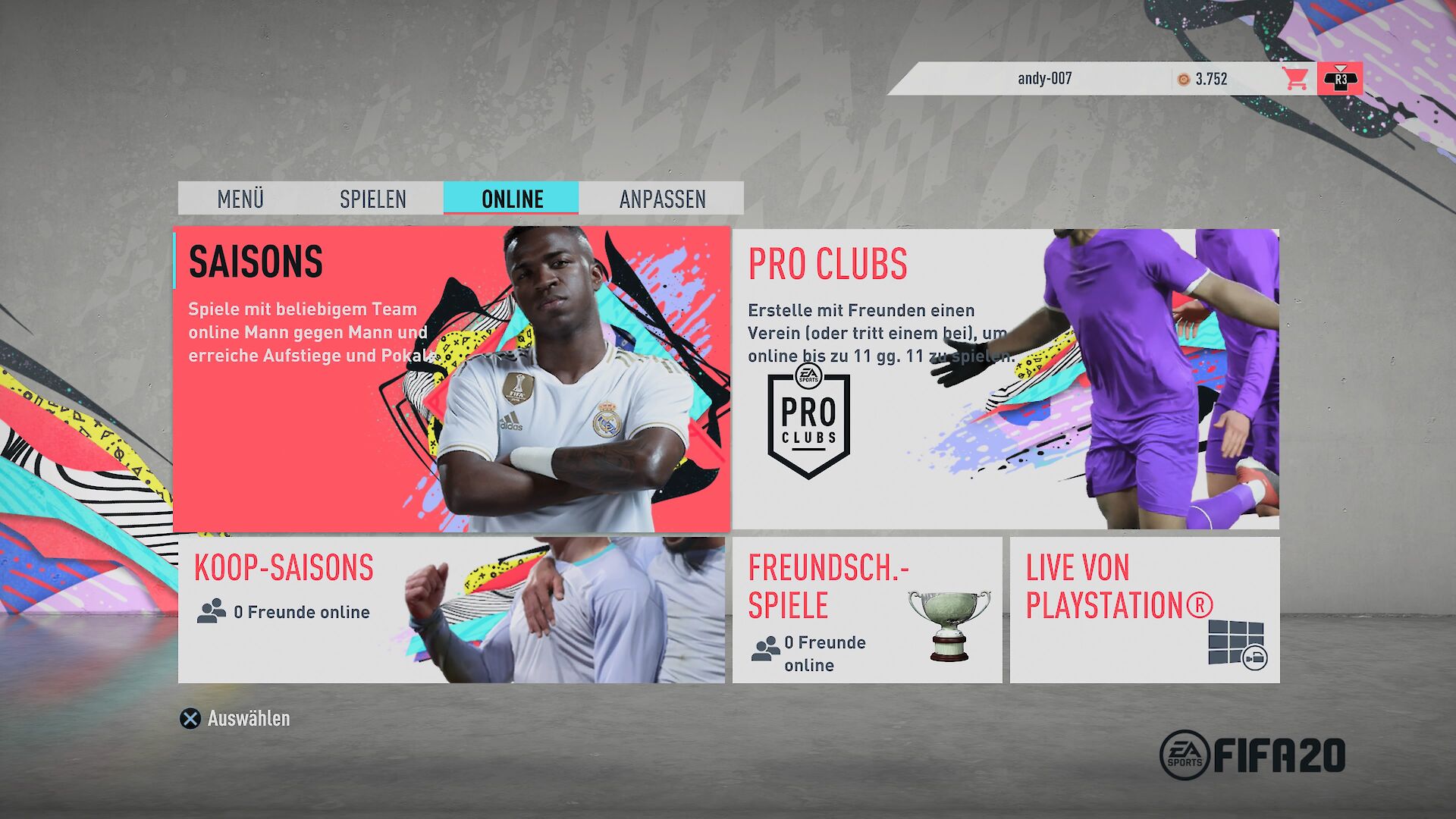
Task: Select the ONLINE tab
Action: [512, 199]
